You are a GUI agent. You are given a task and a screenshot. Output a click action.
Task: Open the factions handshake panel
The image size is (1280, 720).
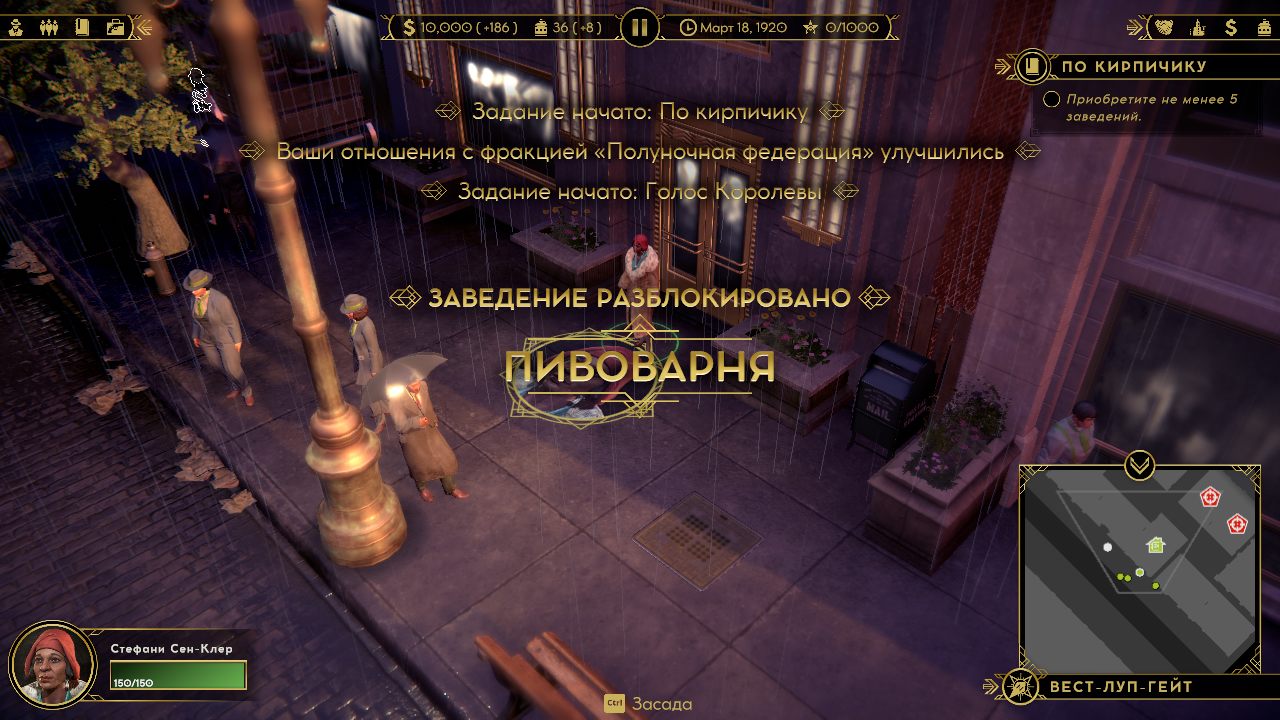(1163, 27)
